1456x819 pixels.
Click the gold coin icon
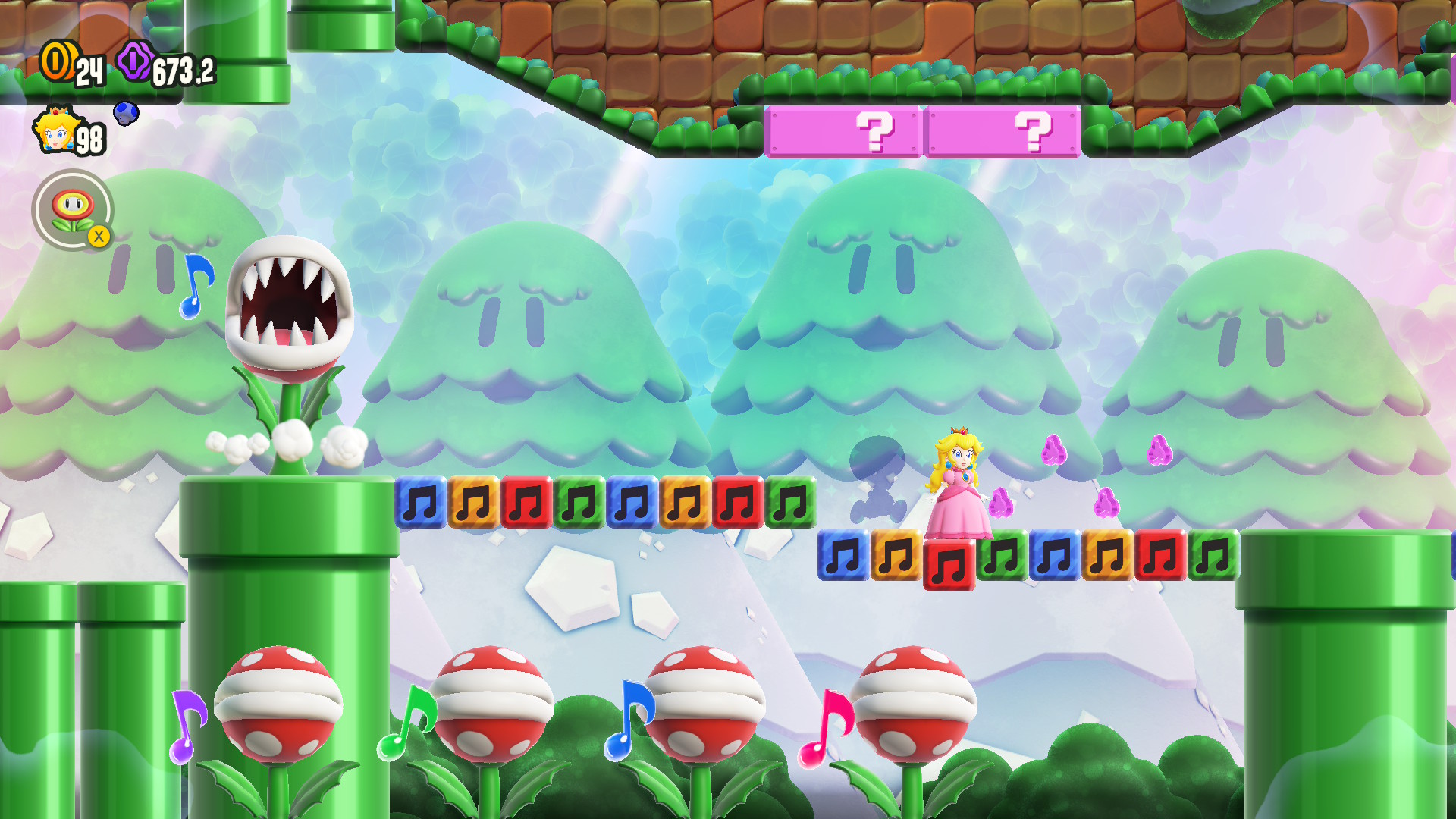[x=58, y=61]
